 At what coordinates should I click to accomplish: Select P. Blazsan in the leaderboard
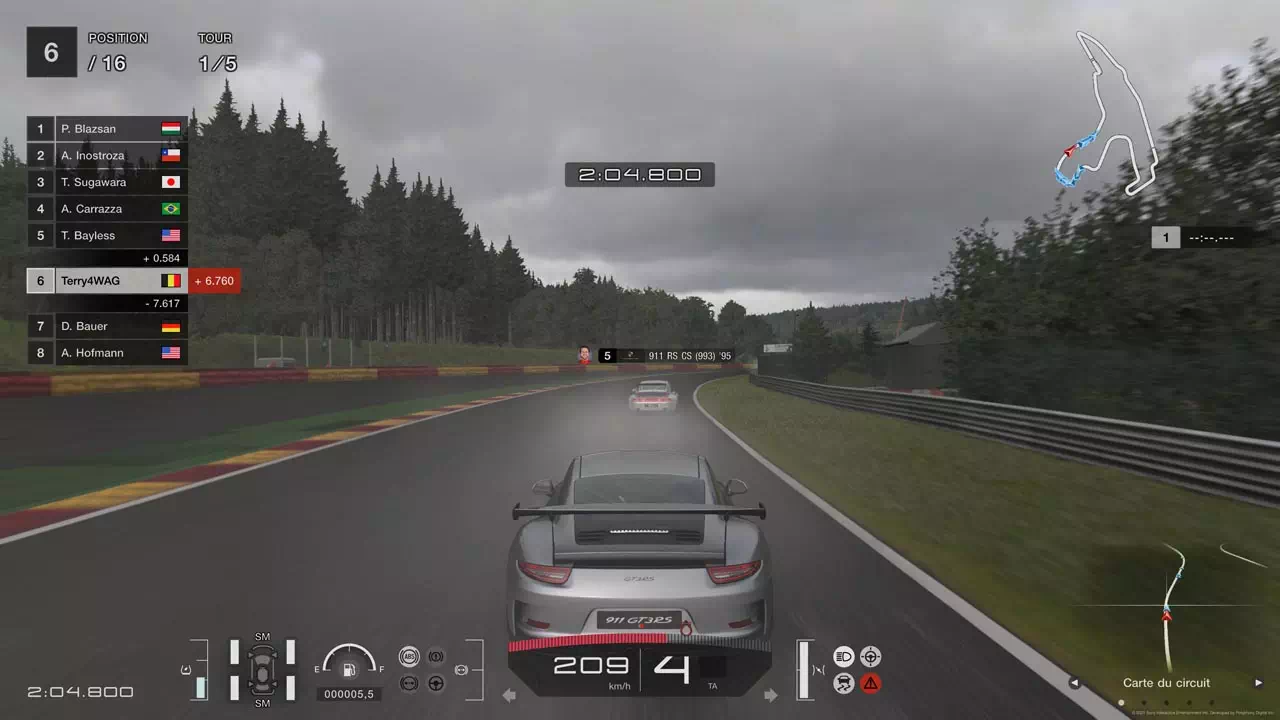[x=107, y=129]
